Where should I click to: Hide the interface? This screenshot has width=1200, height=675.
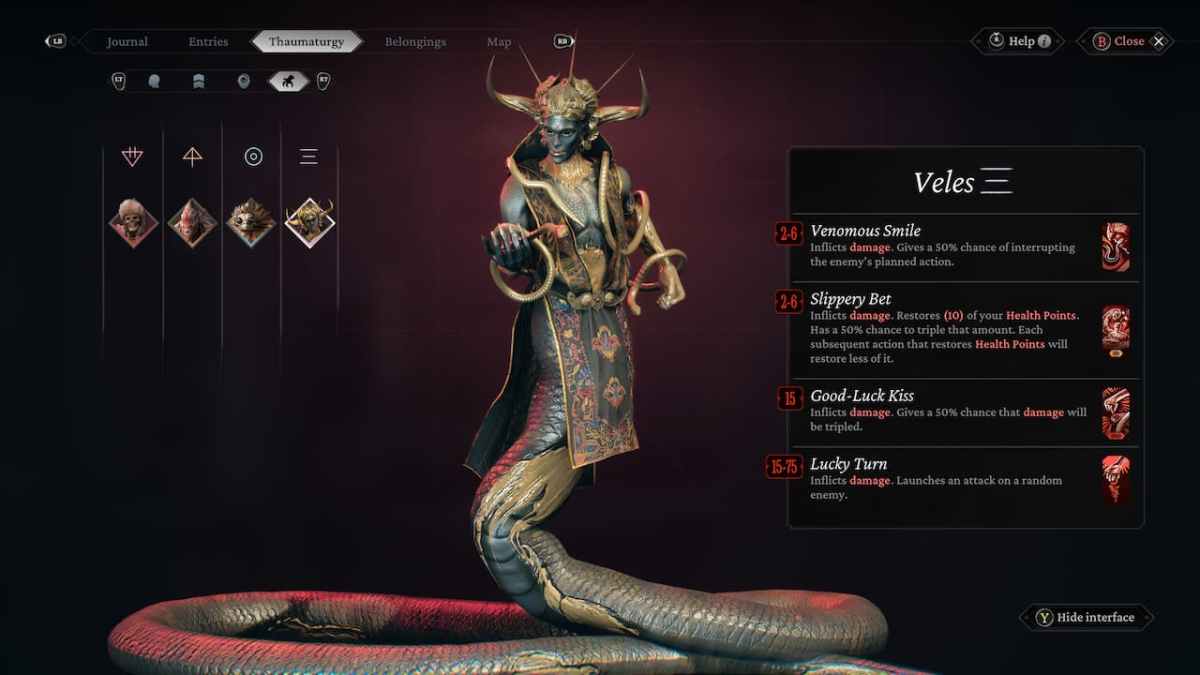[1086, 617]
